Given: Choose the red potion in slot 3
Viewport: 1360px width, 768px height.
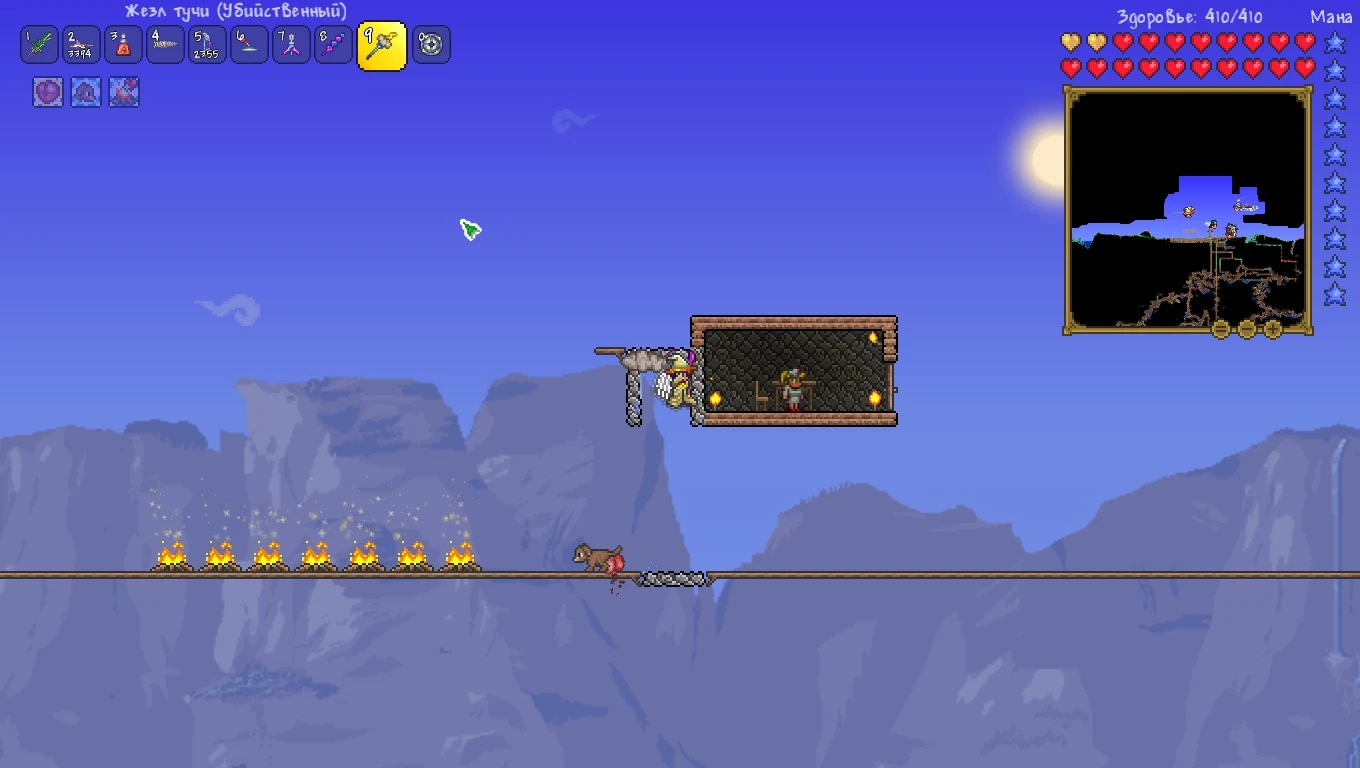Looking at the screenshot, I should [x=123, y=45].
